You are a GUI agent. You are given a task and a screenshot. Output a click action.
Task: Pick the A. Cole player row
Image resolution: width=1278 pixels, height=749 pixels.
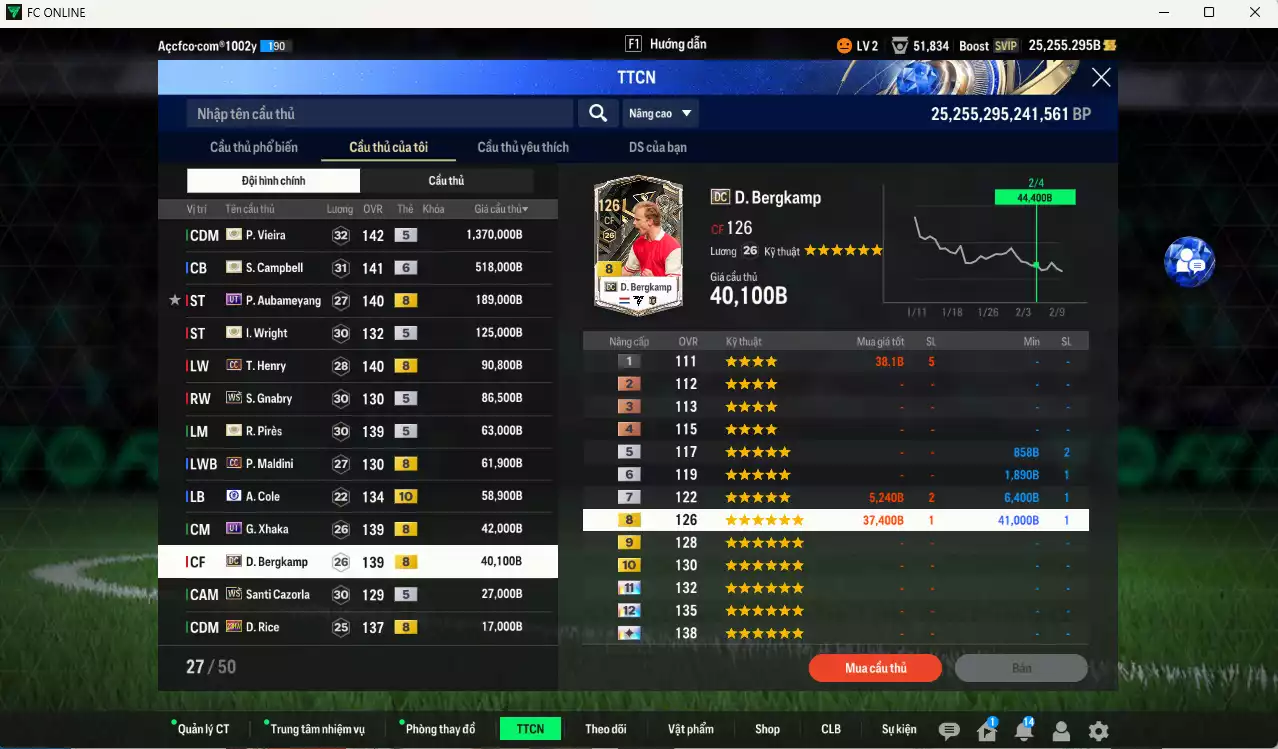point(357,496)
